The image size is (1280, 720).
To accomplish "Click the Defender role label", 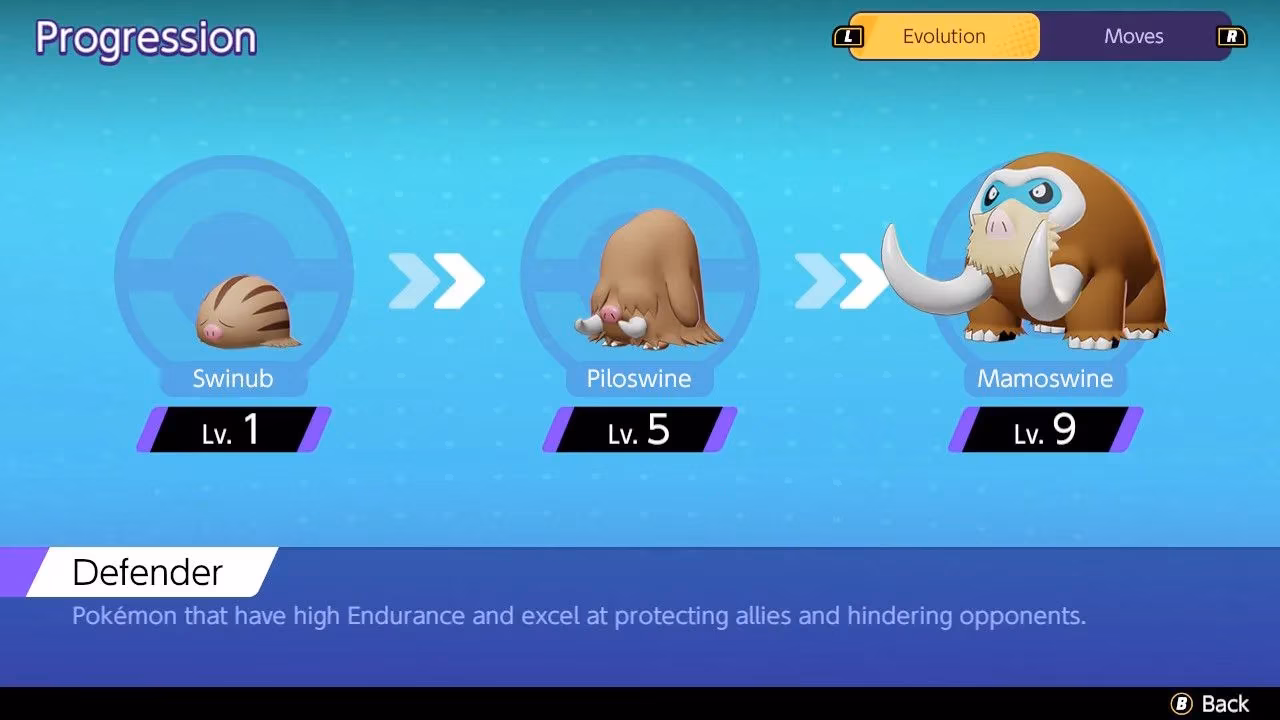I will click(x=147, y=572).
